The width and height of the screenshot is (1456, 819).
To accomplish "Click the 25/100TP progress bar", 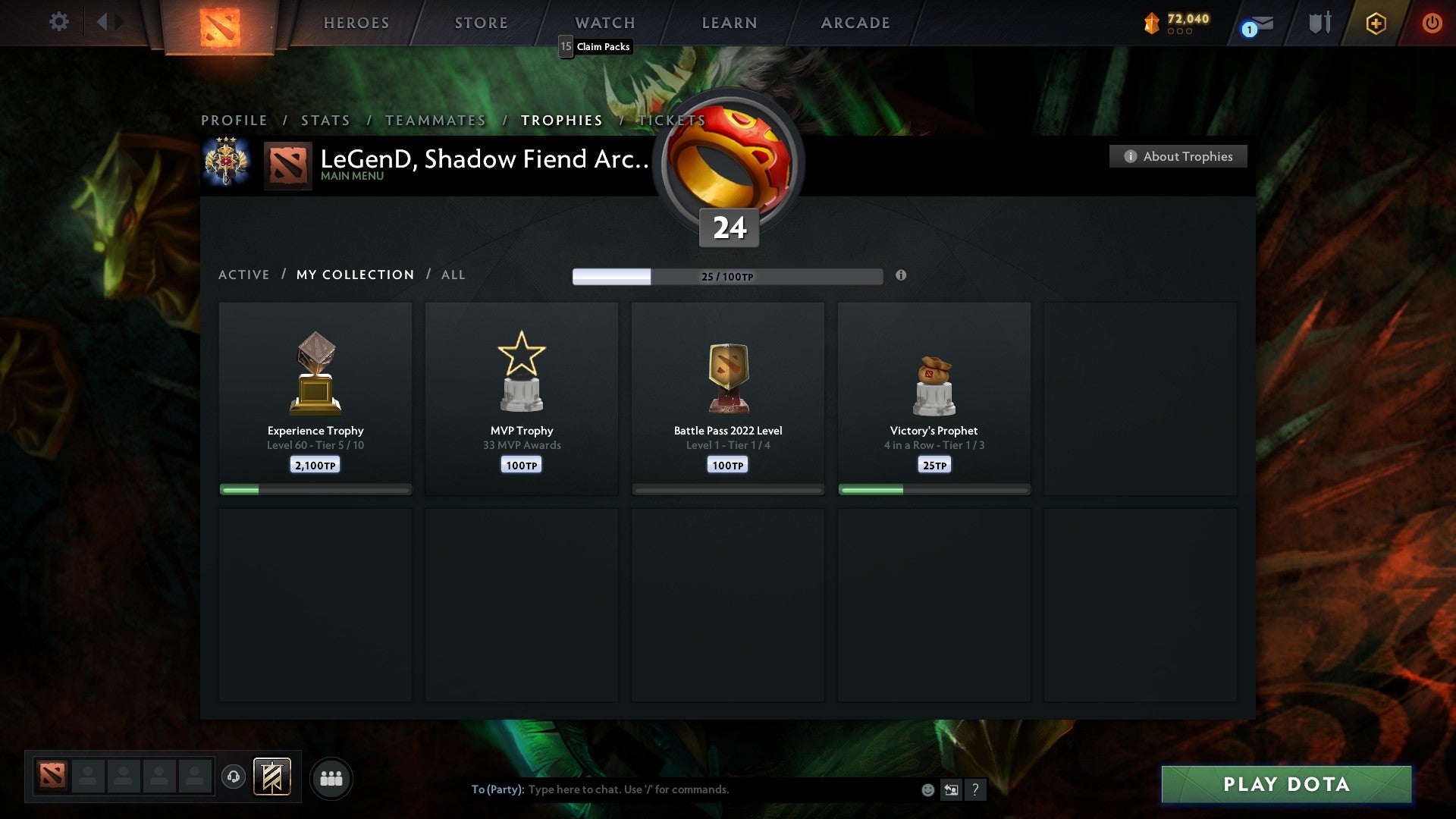I will tap(728, 277).
